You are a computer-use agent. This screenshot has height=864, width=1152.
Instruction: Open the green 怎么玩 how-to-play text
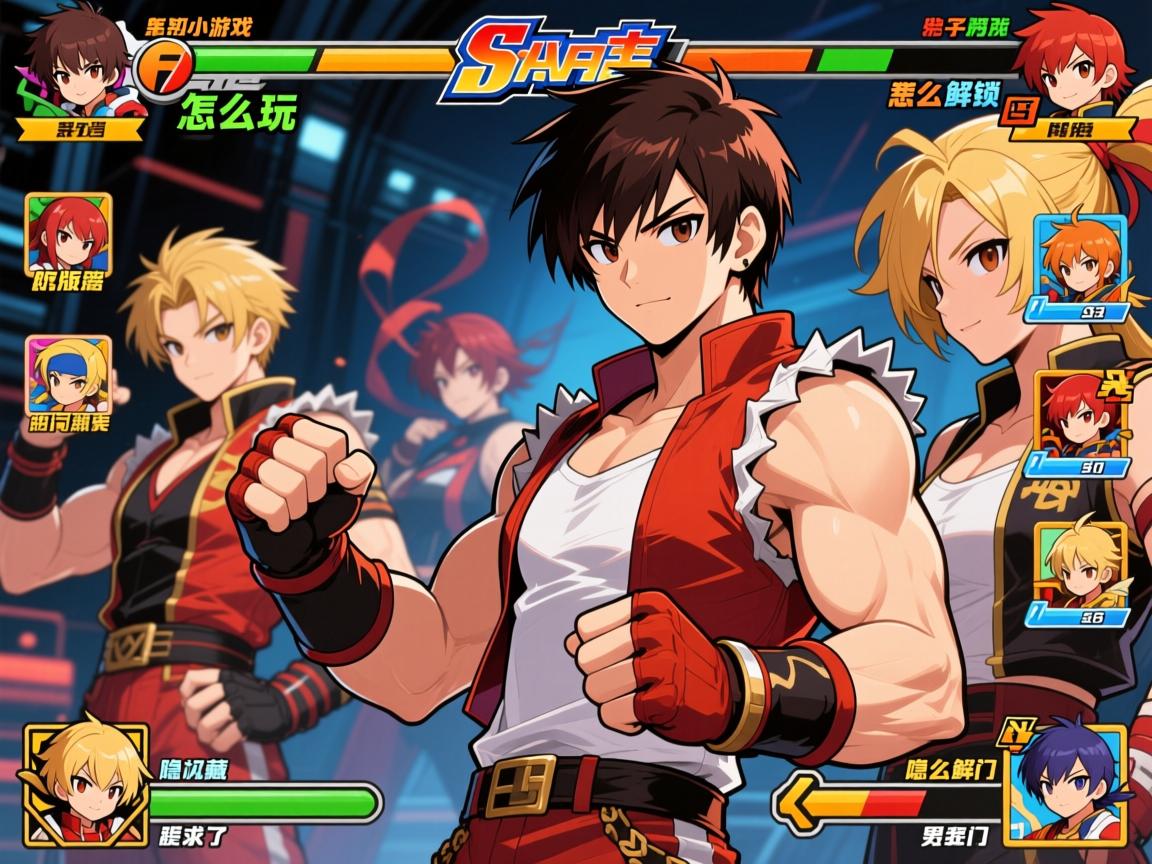pyautogui.click(x=237, y=113)
